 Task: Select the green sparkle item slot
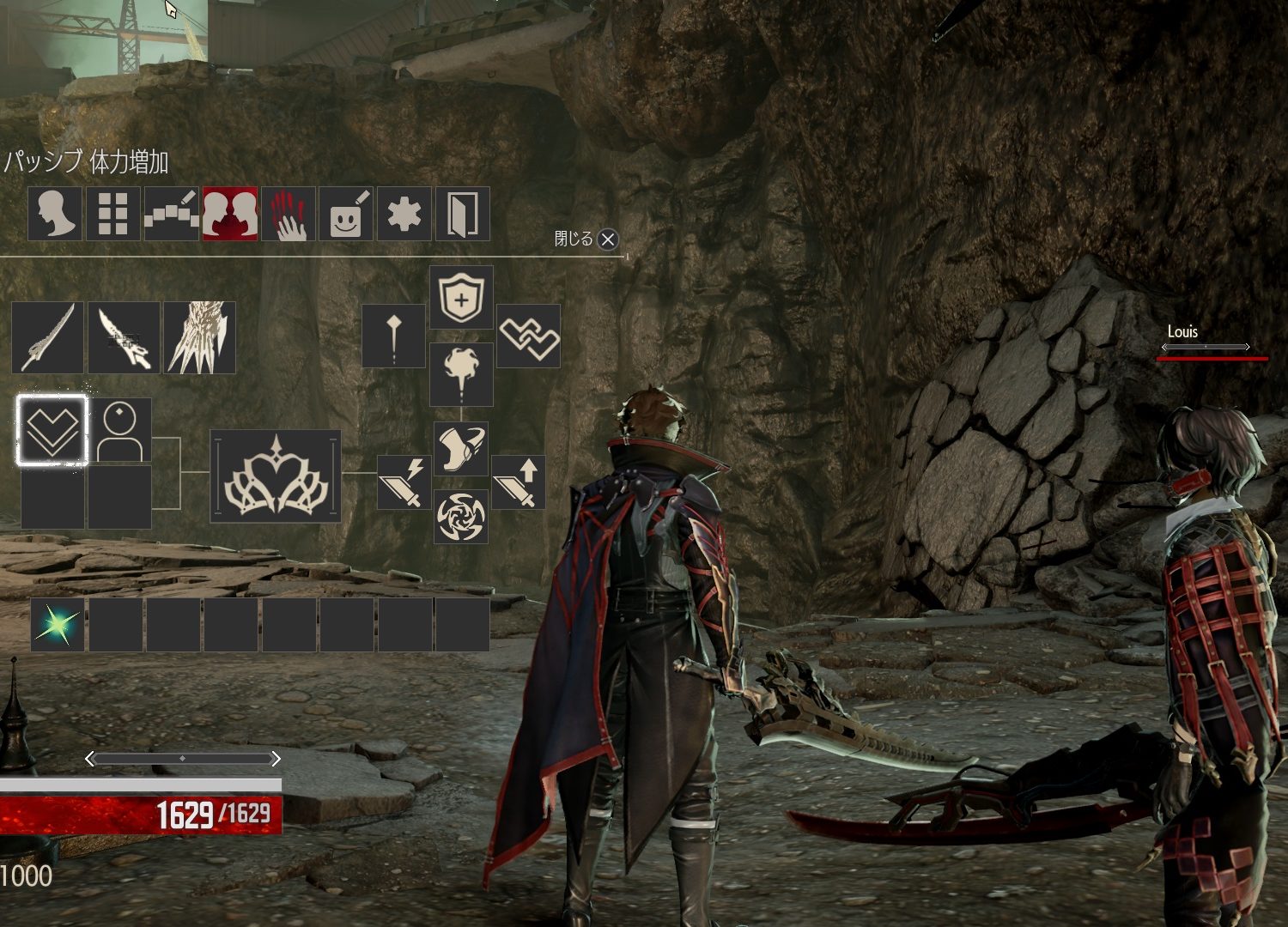coord(57,625)
